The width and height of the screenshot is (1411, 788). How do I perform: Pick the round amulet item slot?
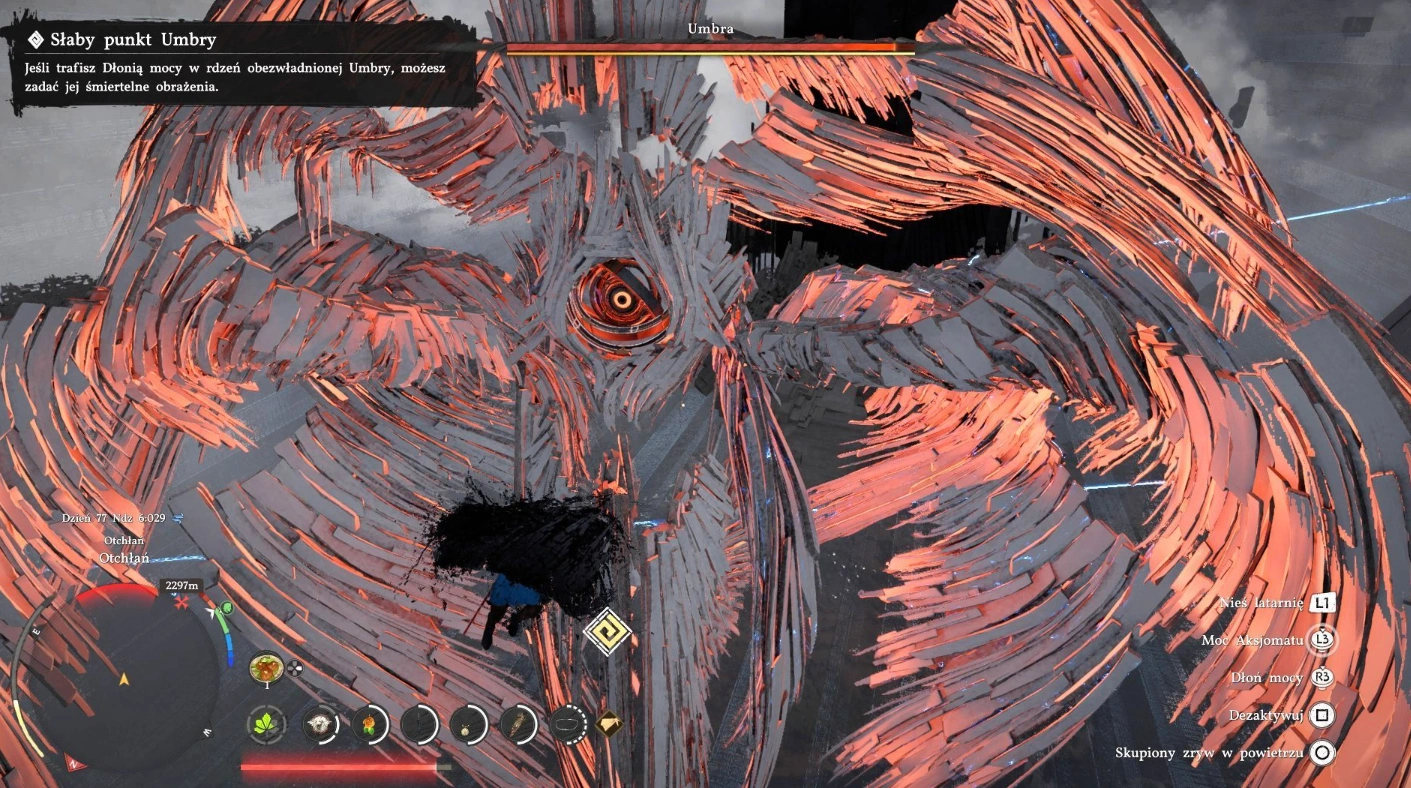467,724
